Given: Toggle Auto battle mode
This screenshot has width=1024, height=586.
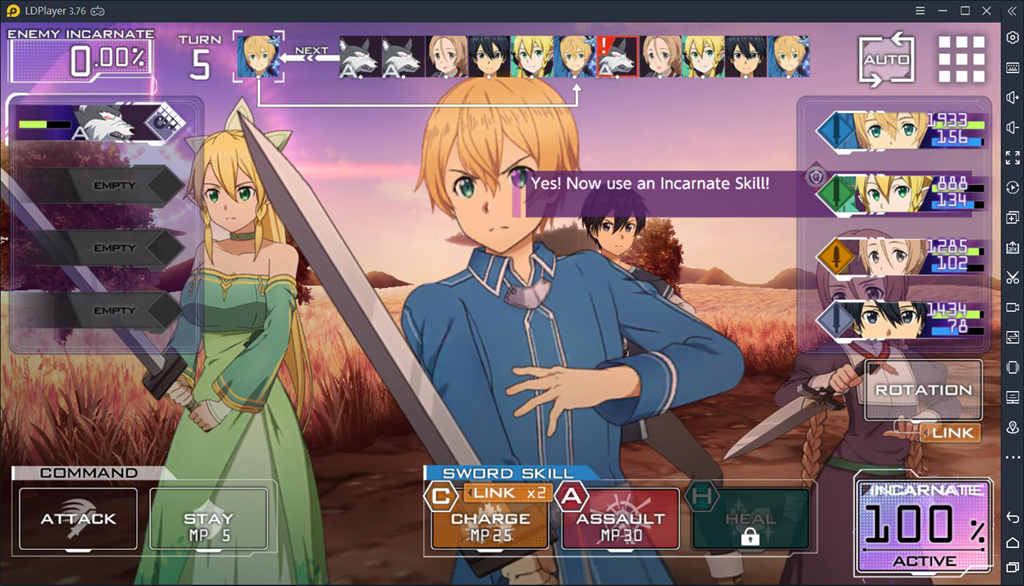Looking at the screenshot, I should tap(887, 59).
